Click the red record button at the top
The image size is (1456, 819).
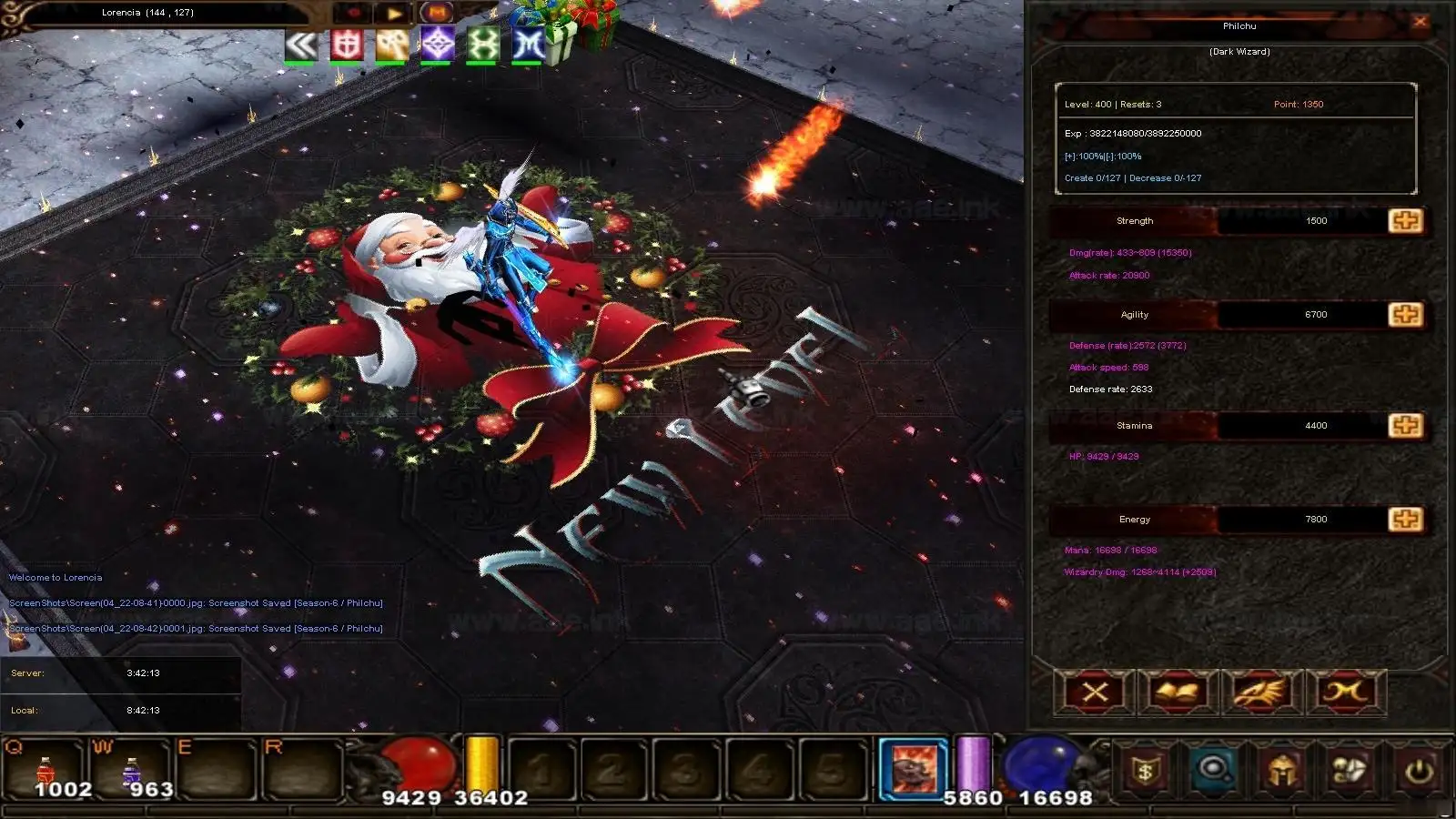click(354, 13)
